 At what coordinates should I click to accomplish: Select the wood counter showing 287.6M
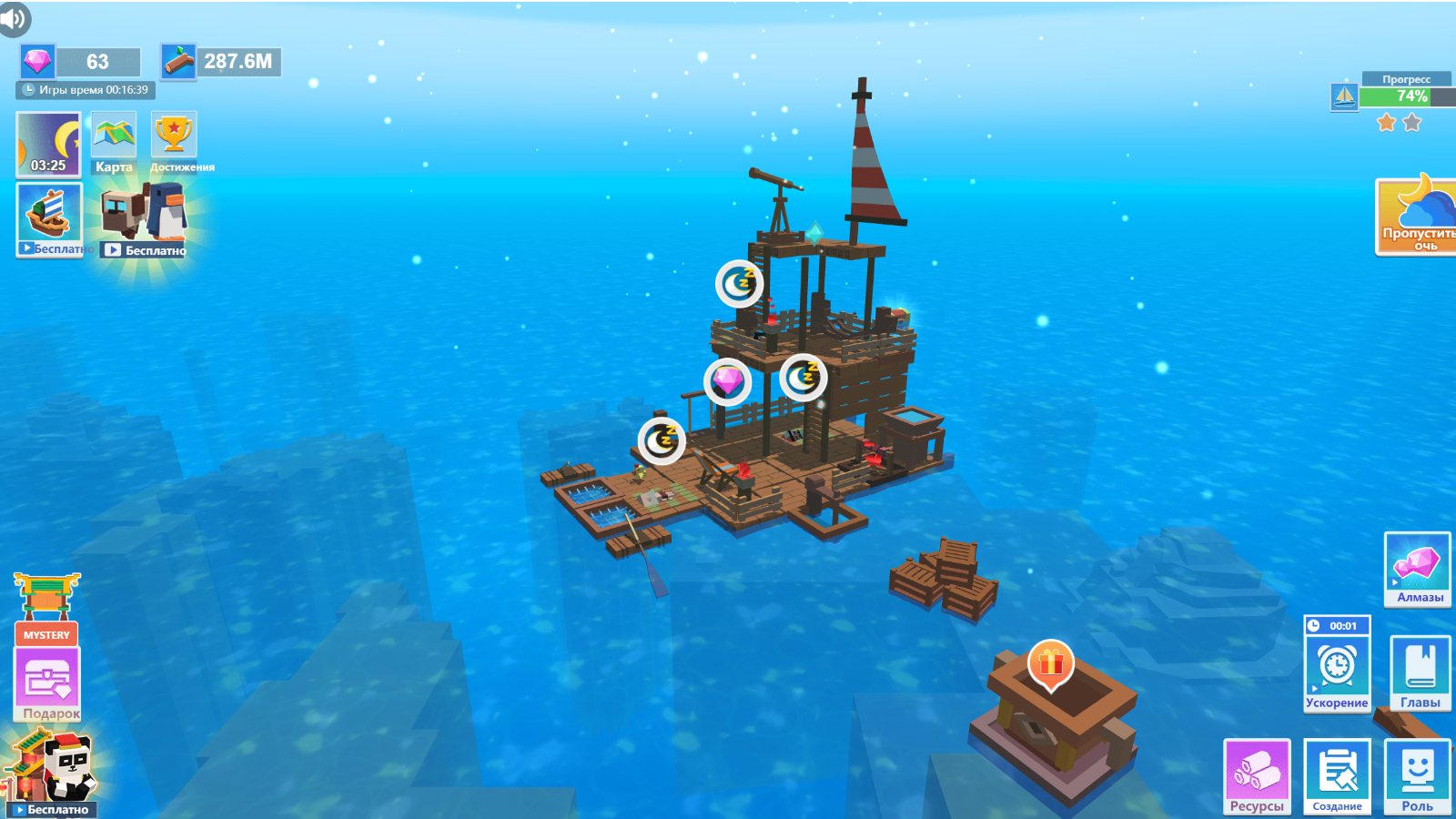click(221, 61)
